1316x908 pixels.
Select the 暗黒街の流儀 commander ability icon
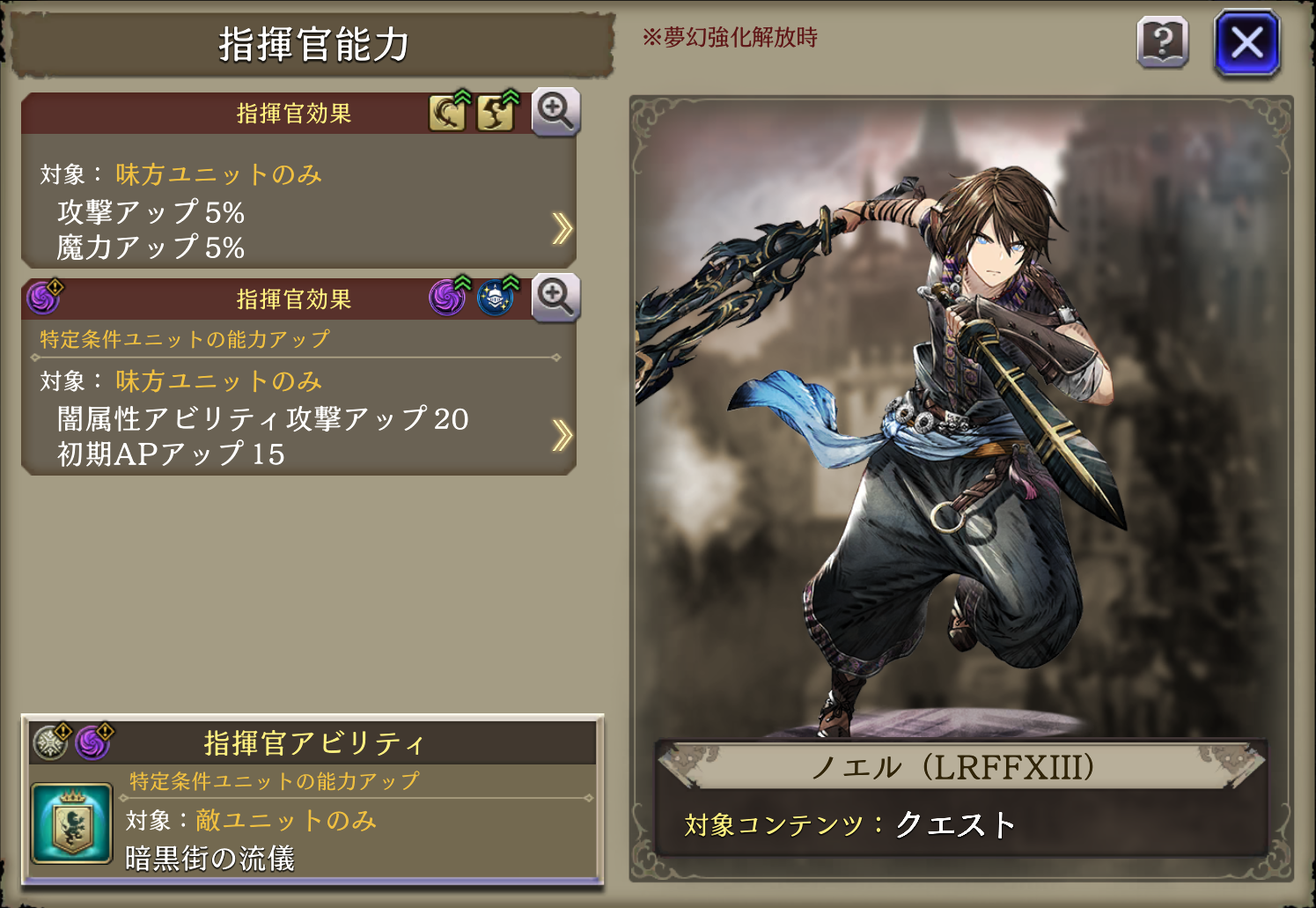pyautogui.click(x=71, y=824)
